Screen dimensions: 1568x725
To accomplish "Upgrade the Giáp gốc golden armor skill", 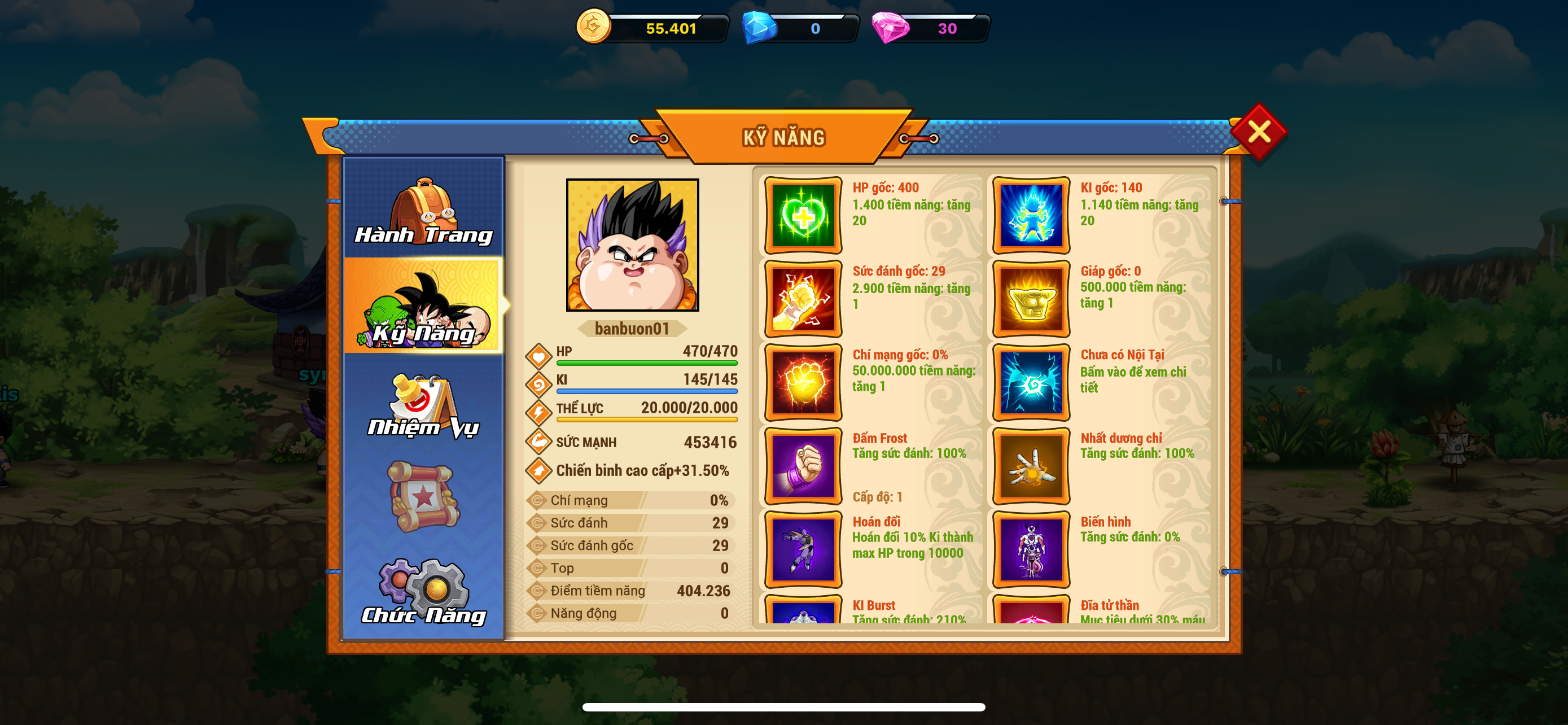I will click(x=1031, y=299).
